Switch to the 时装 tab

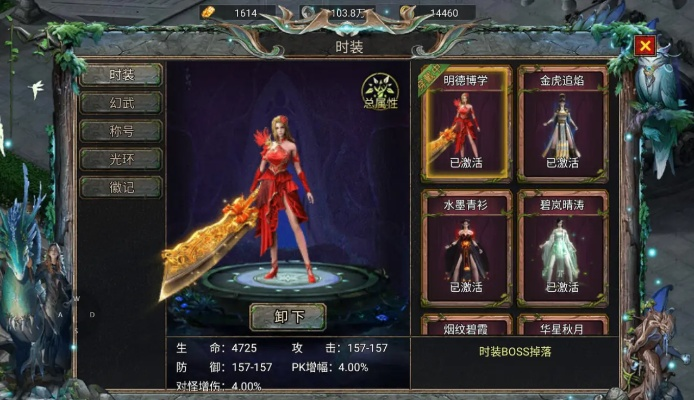pos(121,75)
